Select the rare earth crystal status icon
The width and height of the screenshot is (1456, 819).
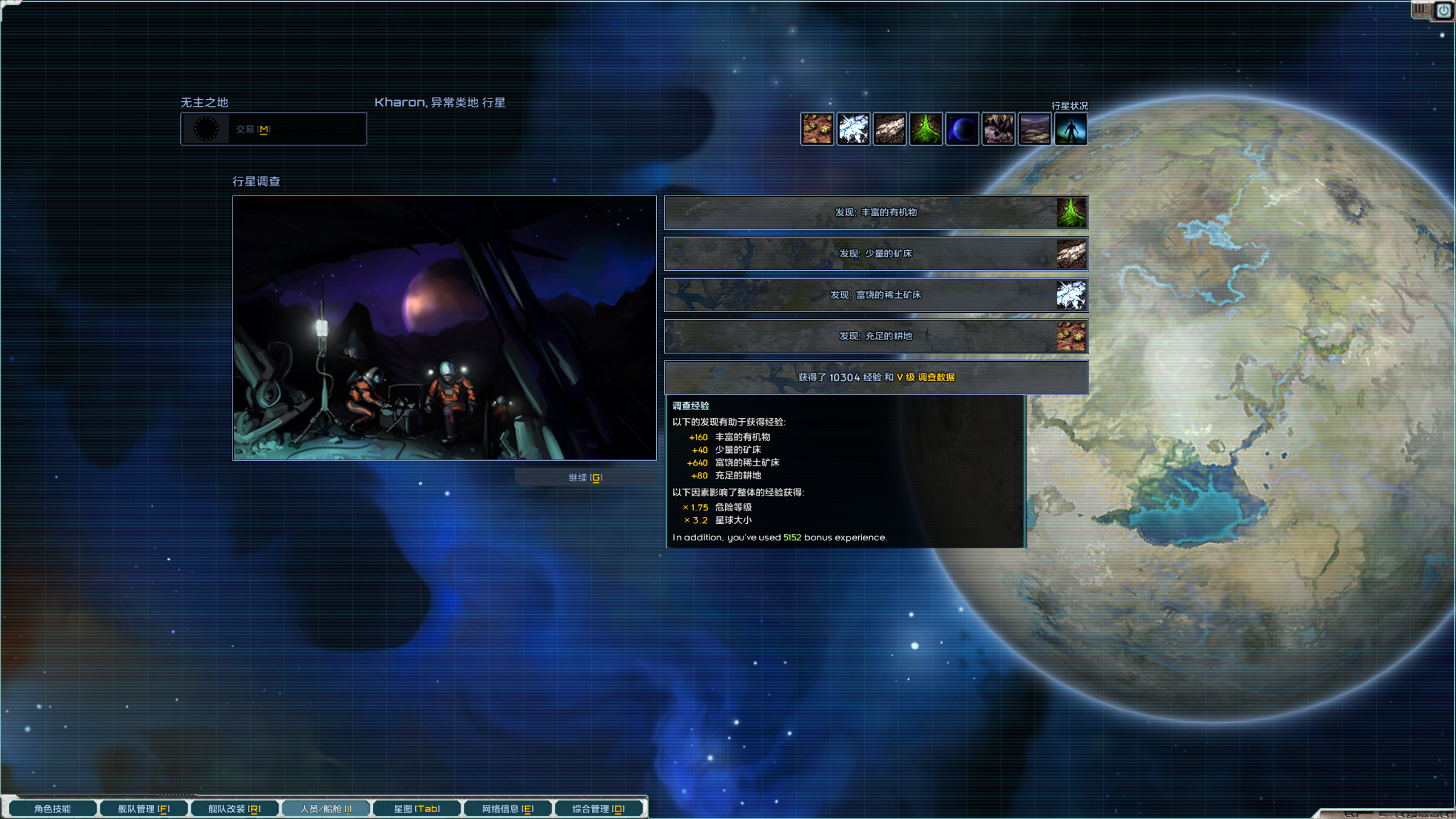coord(854,129)
